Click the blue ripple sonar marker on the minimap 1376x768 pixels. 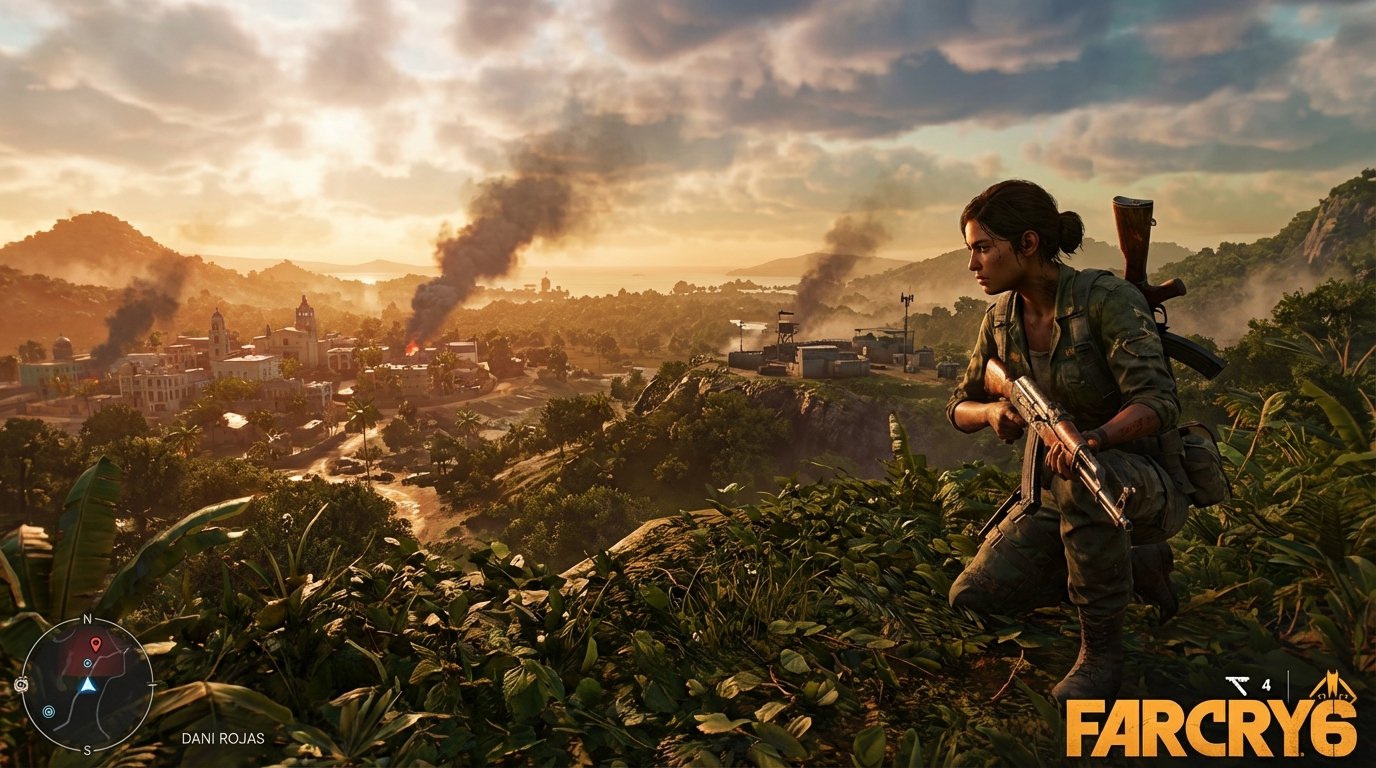coord(49,711)
